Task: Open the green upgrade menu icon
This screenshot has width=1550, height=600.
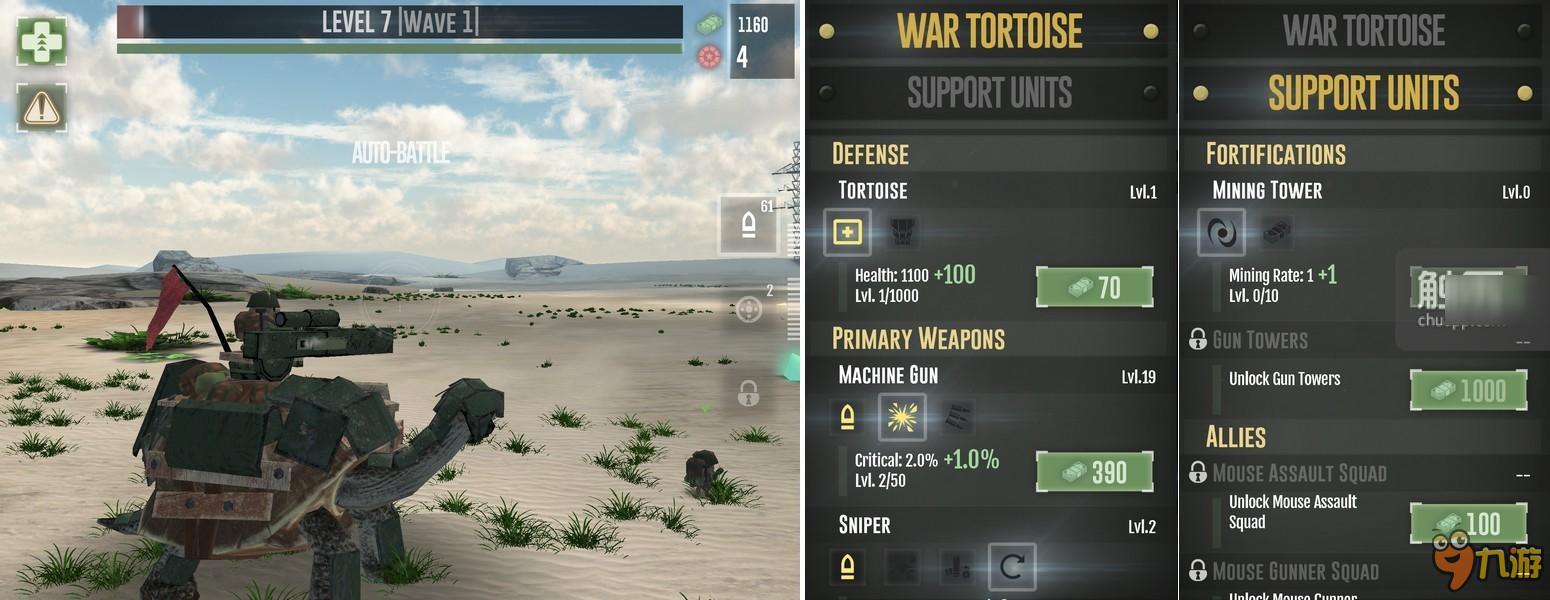Action: click(x=41, y=41)
